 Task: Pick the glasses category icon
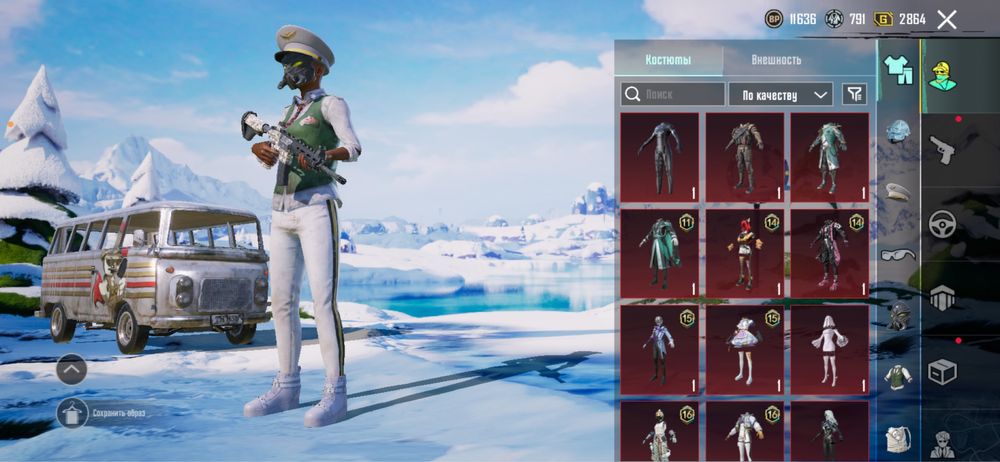pos(898,254)
